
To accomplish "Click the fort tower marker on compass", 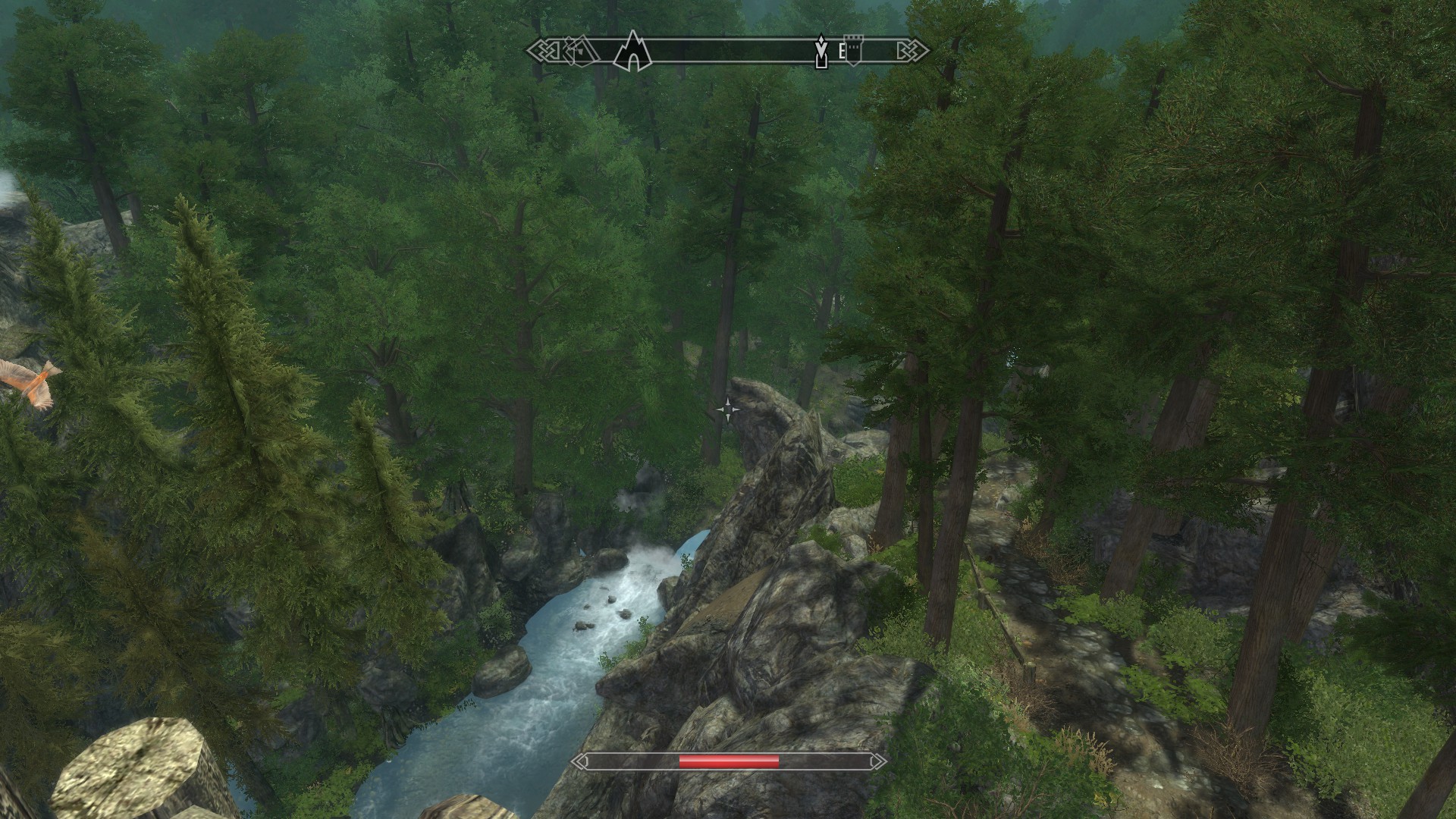I will pos(853,51).
